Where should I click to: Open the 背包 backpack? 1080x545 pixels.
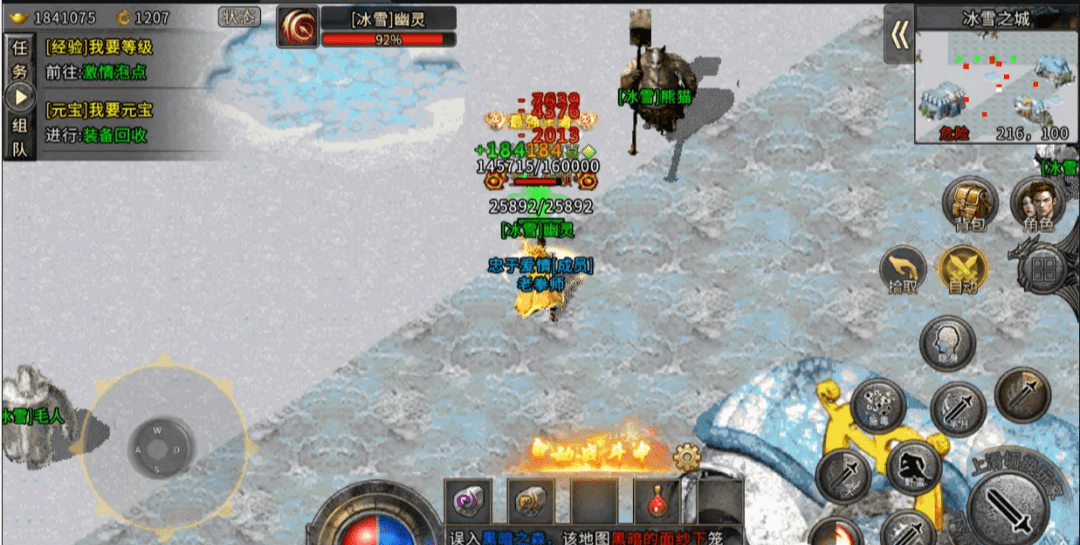coord(967,203)
